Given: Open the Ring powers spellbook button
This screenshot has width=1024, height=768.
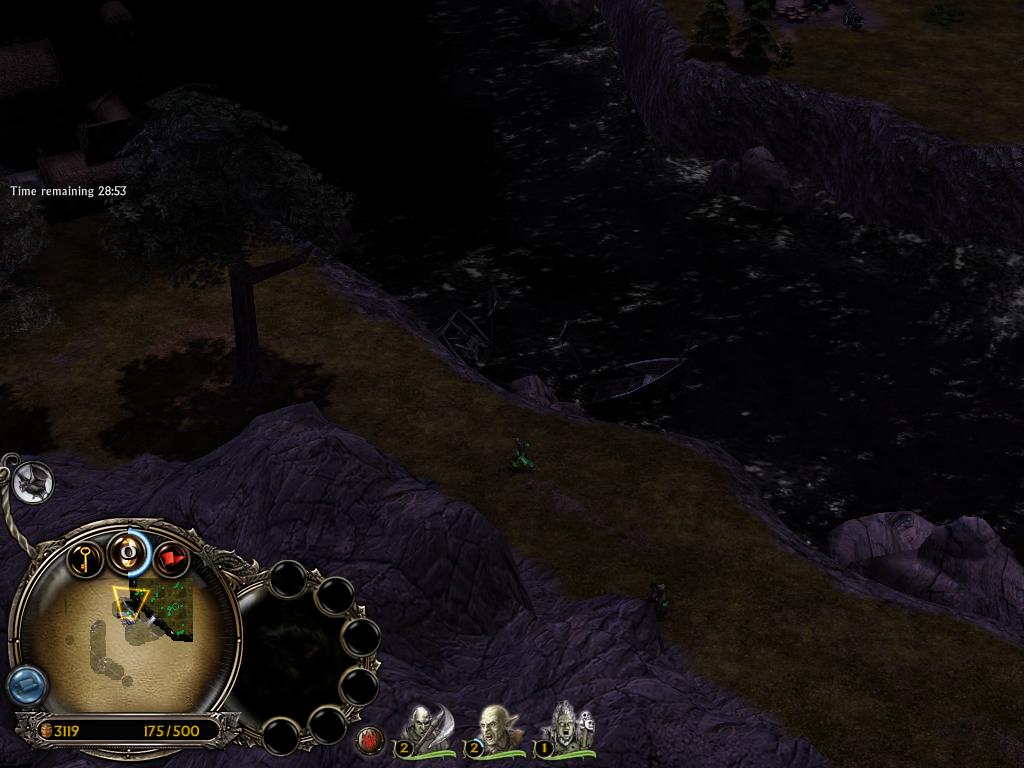Looking at the screenshot, I should point(128,552).
